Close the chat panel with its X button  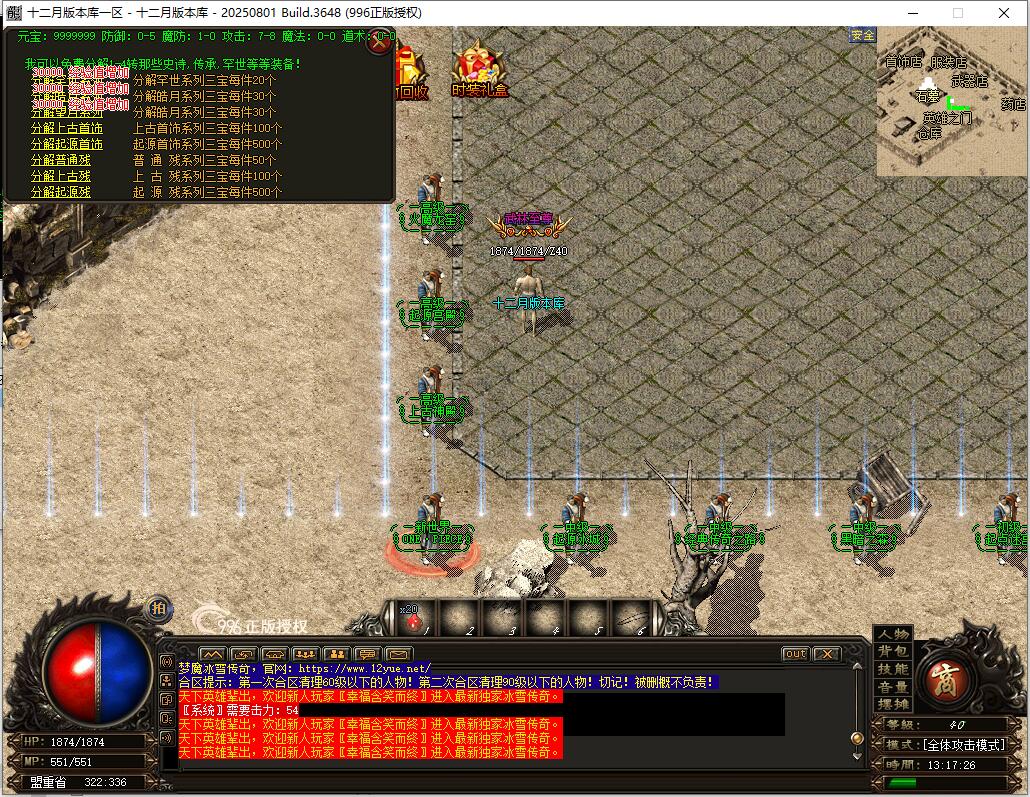pos(826,654)
